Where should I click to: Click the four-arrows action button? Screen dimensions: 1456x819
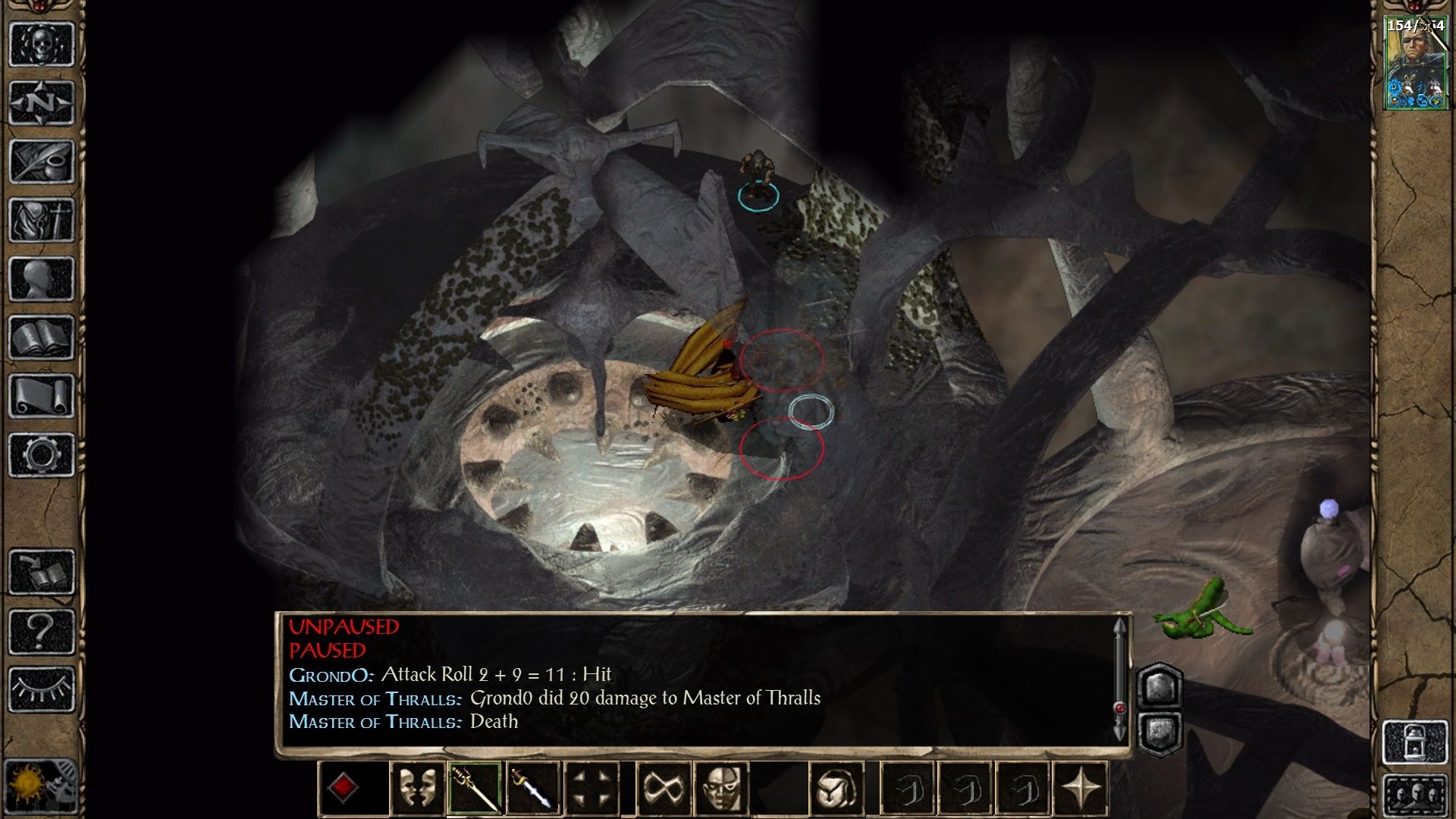coord(591,789)
